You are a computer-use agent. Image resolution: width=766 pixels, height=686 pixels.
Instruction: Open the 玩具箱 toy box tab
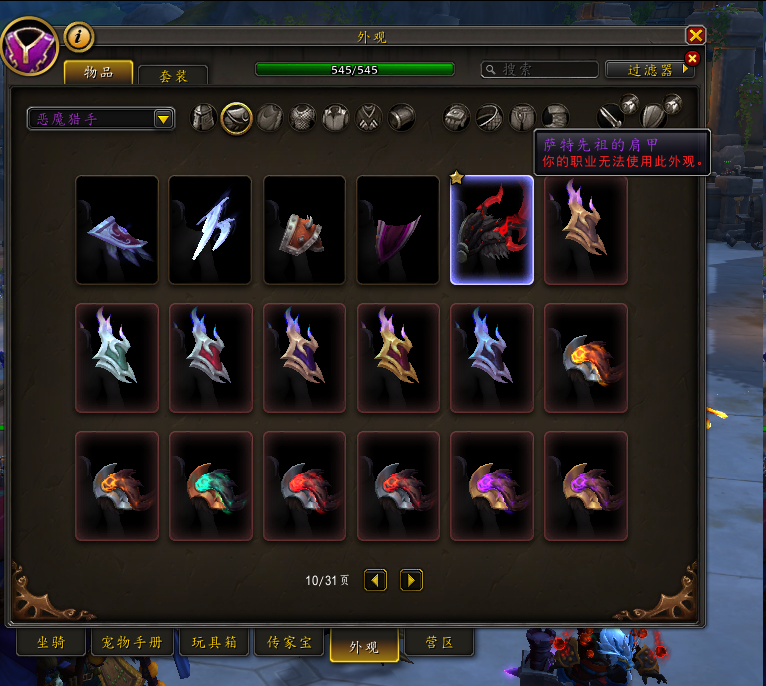(214, 643)
